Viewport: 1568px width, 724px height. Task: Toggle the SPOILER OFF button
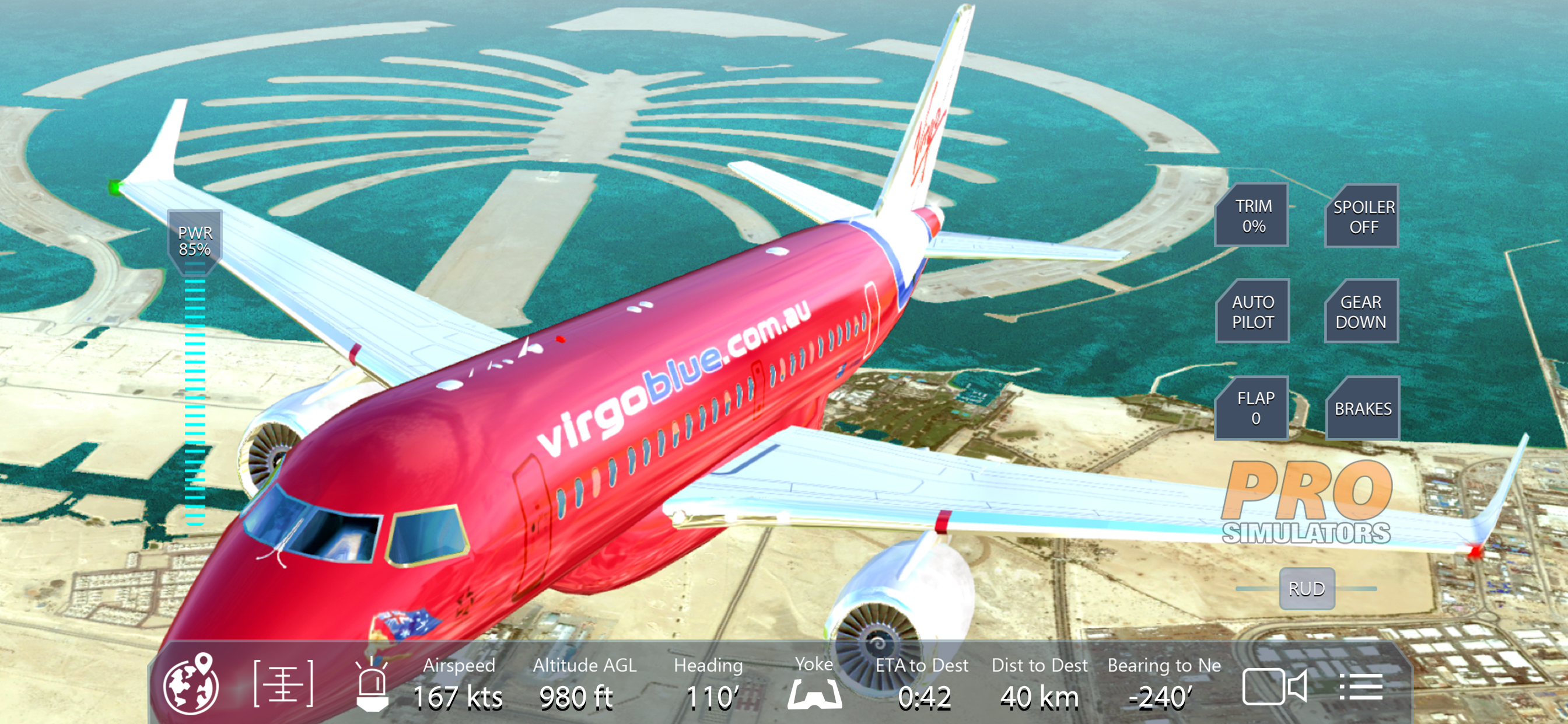[x=1363, y=217]
